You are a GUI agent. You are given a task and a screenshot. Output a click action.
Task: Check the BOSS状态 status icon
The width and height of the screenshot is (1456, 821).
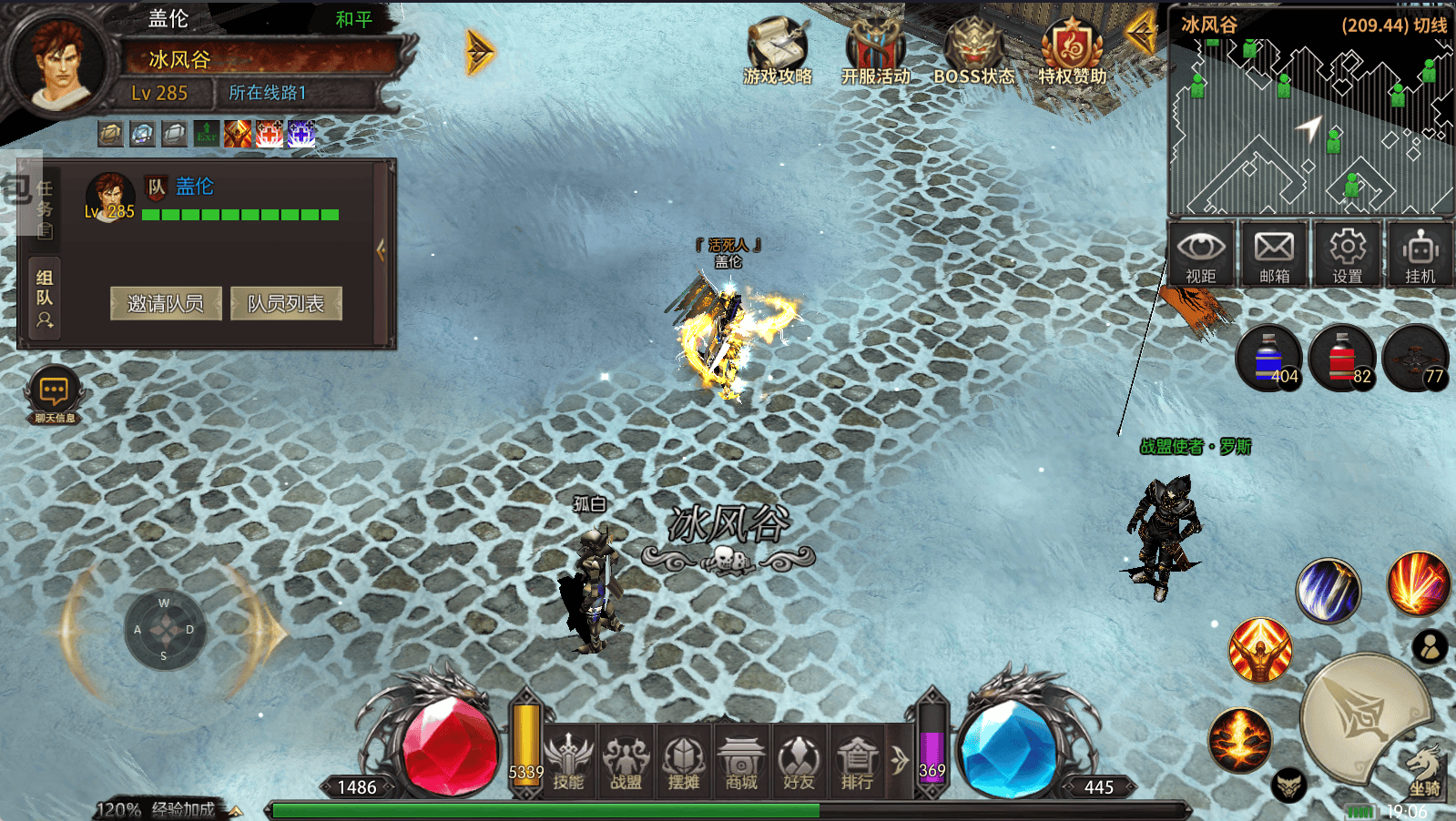coord(973,51)
